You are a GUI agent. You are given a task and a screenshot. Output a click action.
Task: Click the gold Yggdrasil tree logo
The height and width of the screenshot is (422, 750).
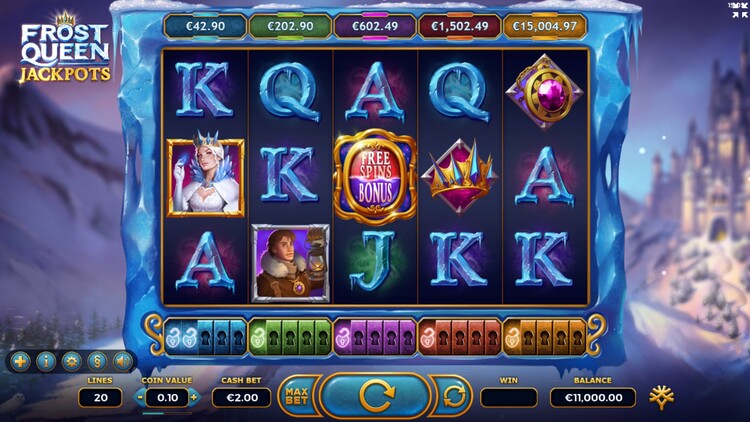click(661, 396)
